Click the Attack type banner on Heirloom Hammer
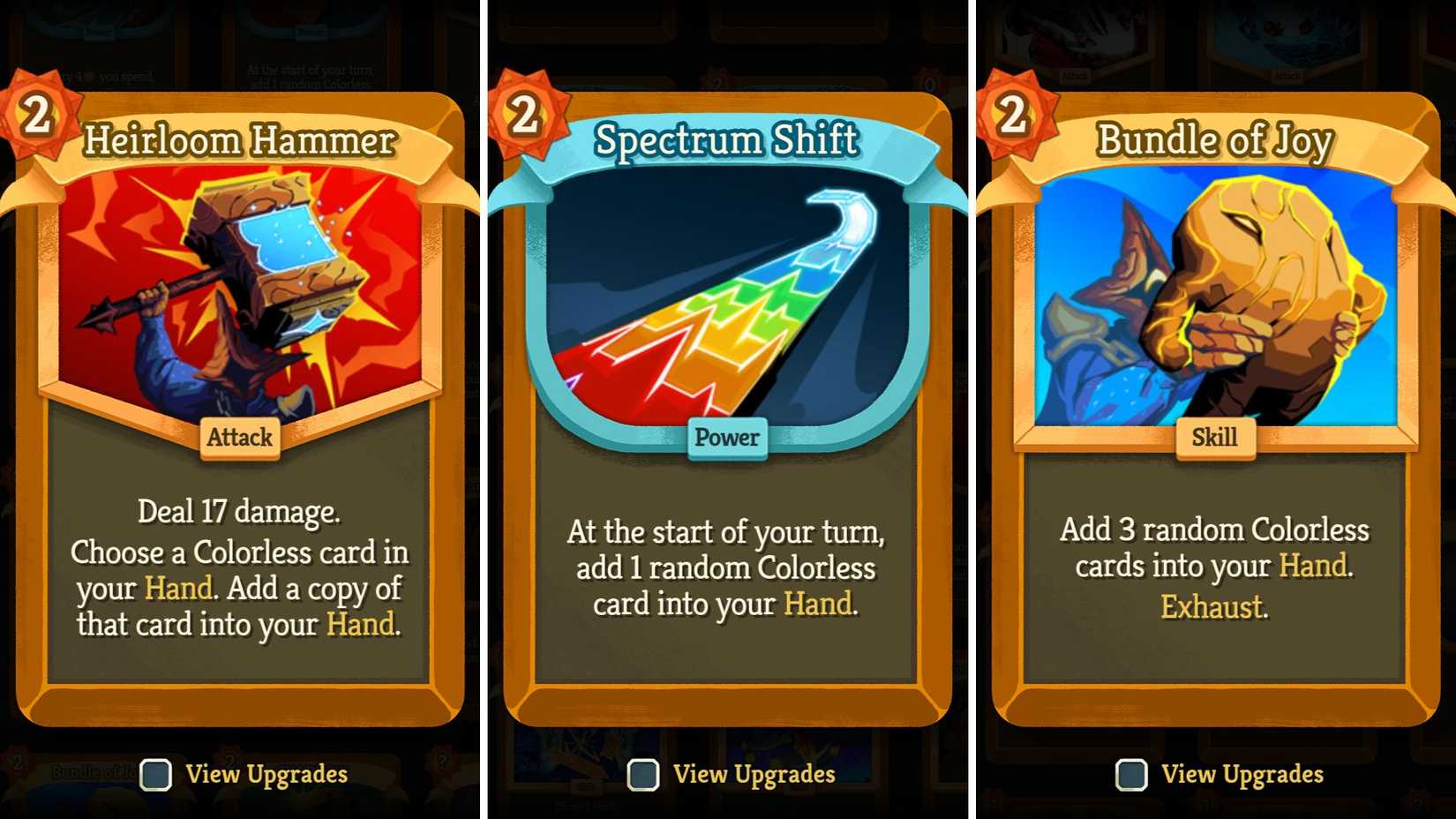This screenshot has height=819, width=1456. click(x=238, y=438)
